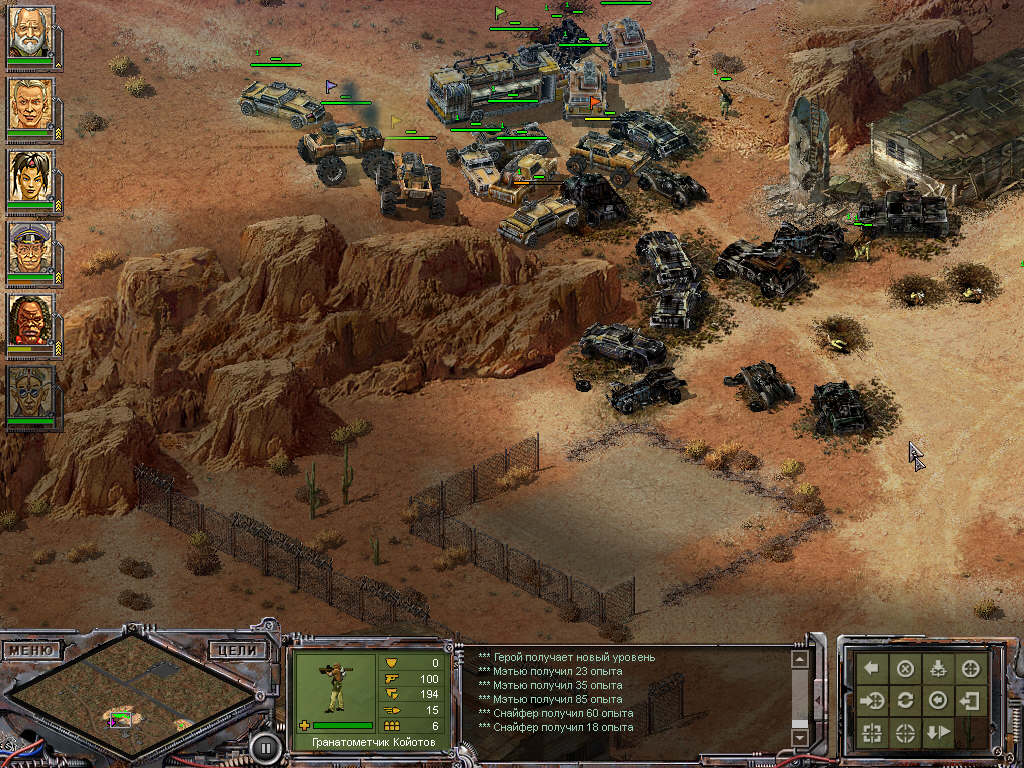
Task: Select the black-haired woman hero portrait
Action: coord(31,177)
